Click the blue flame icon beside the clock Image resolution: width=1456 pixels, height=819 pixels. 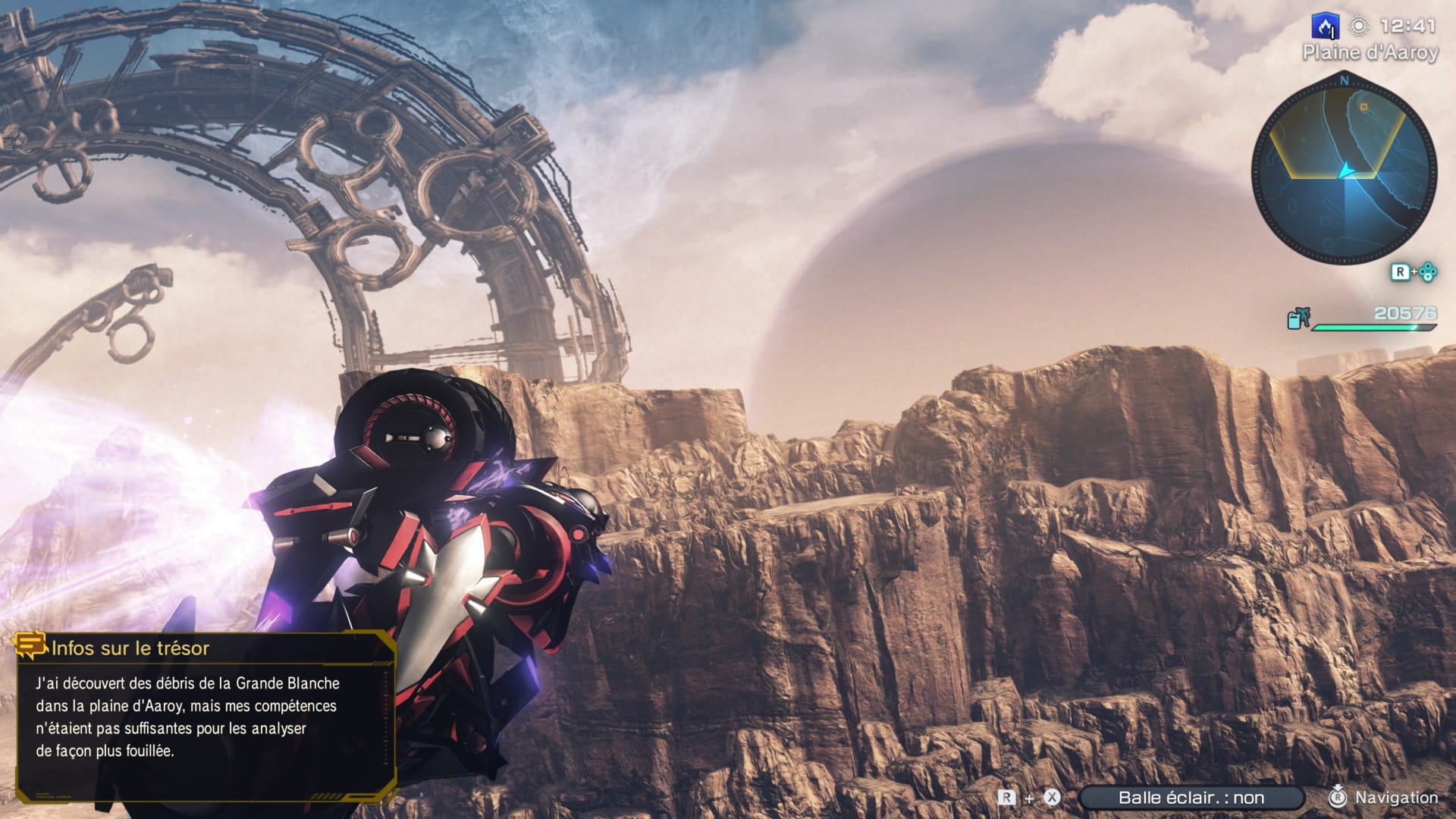point(1326,27)
